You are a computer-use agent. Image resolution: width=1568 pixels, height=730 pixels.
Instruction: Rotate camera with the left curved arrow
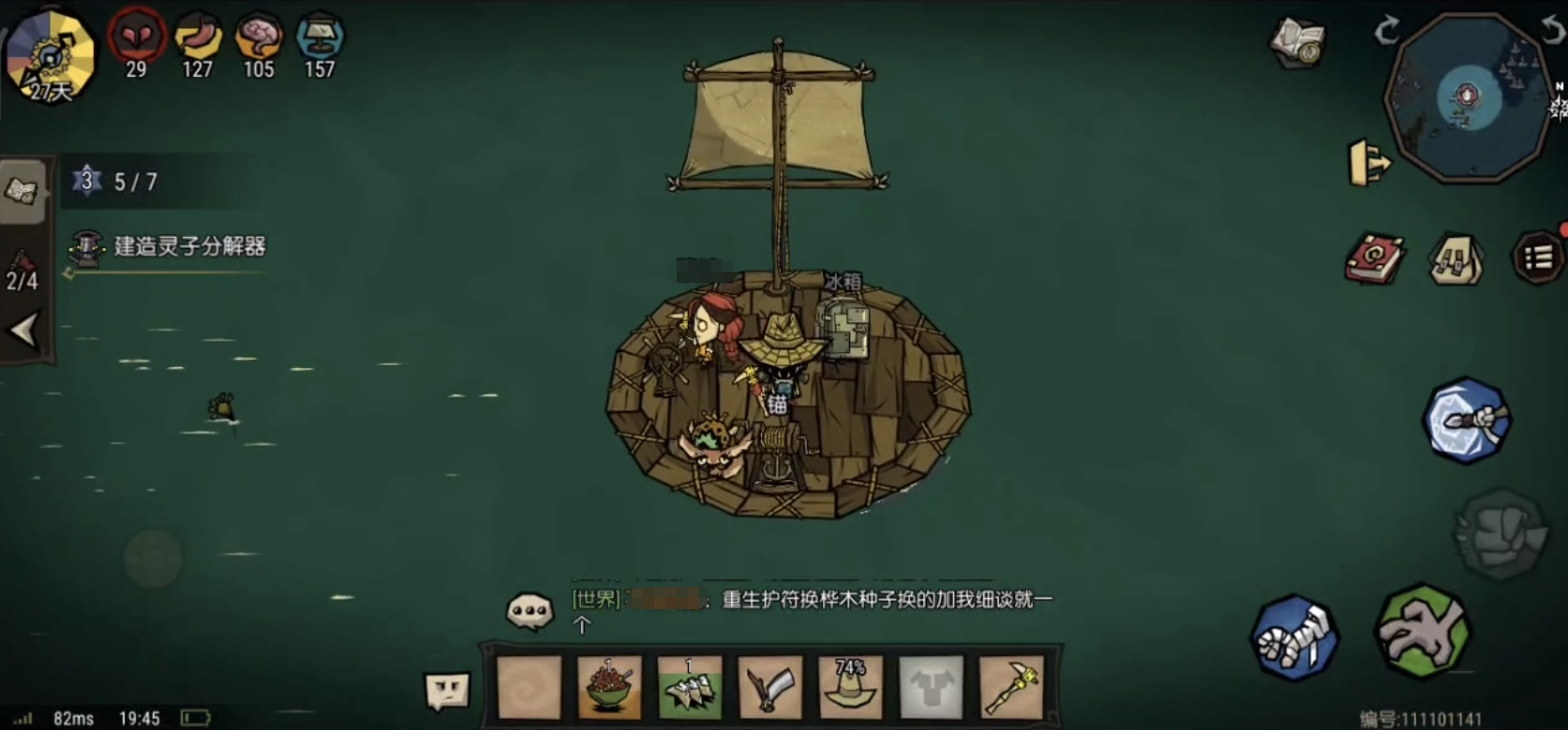click(1386, 31)
